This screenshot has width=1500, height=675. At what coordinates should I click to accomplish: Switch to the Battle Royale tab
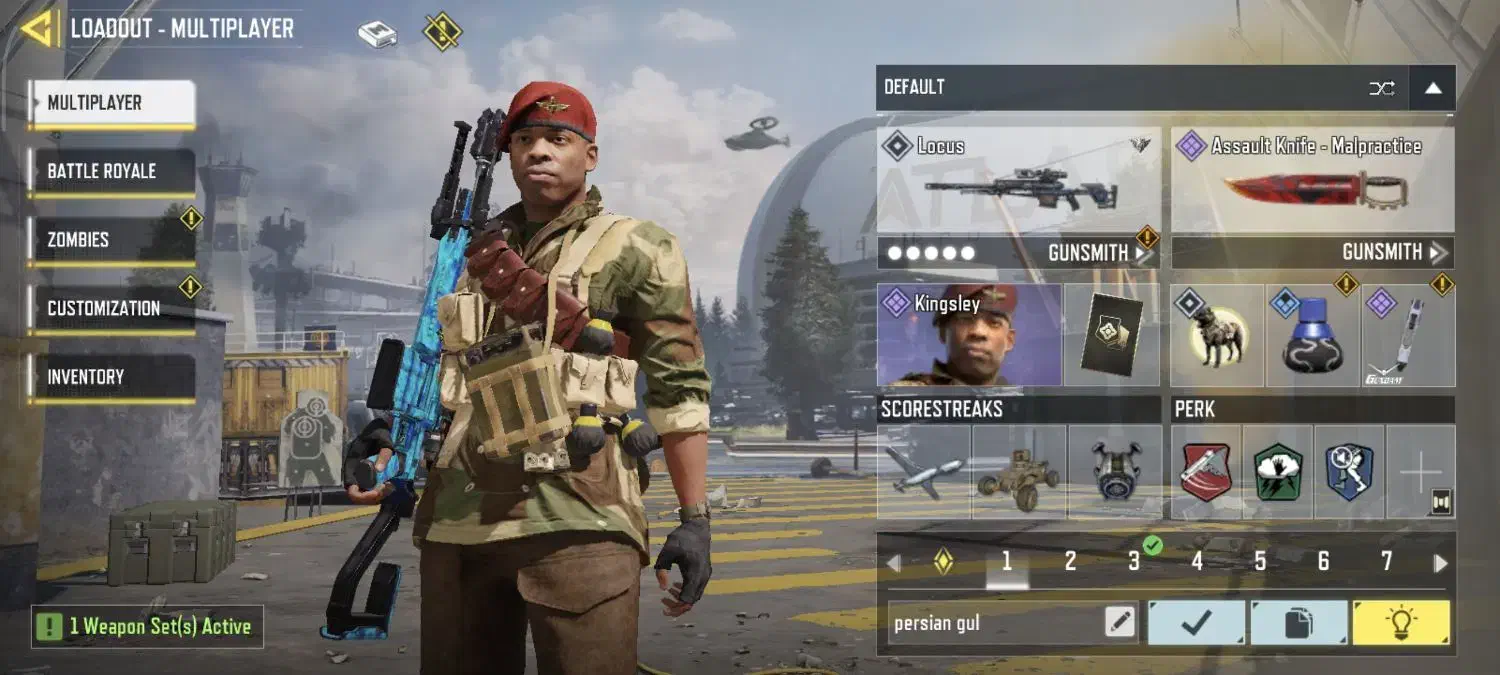pos(111,171)
